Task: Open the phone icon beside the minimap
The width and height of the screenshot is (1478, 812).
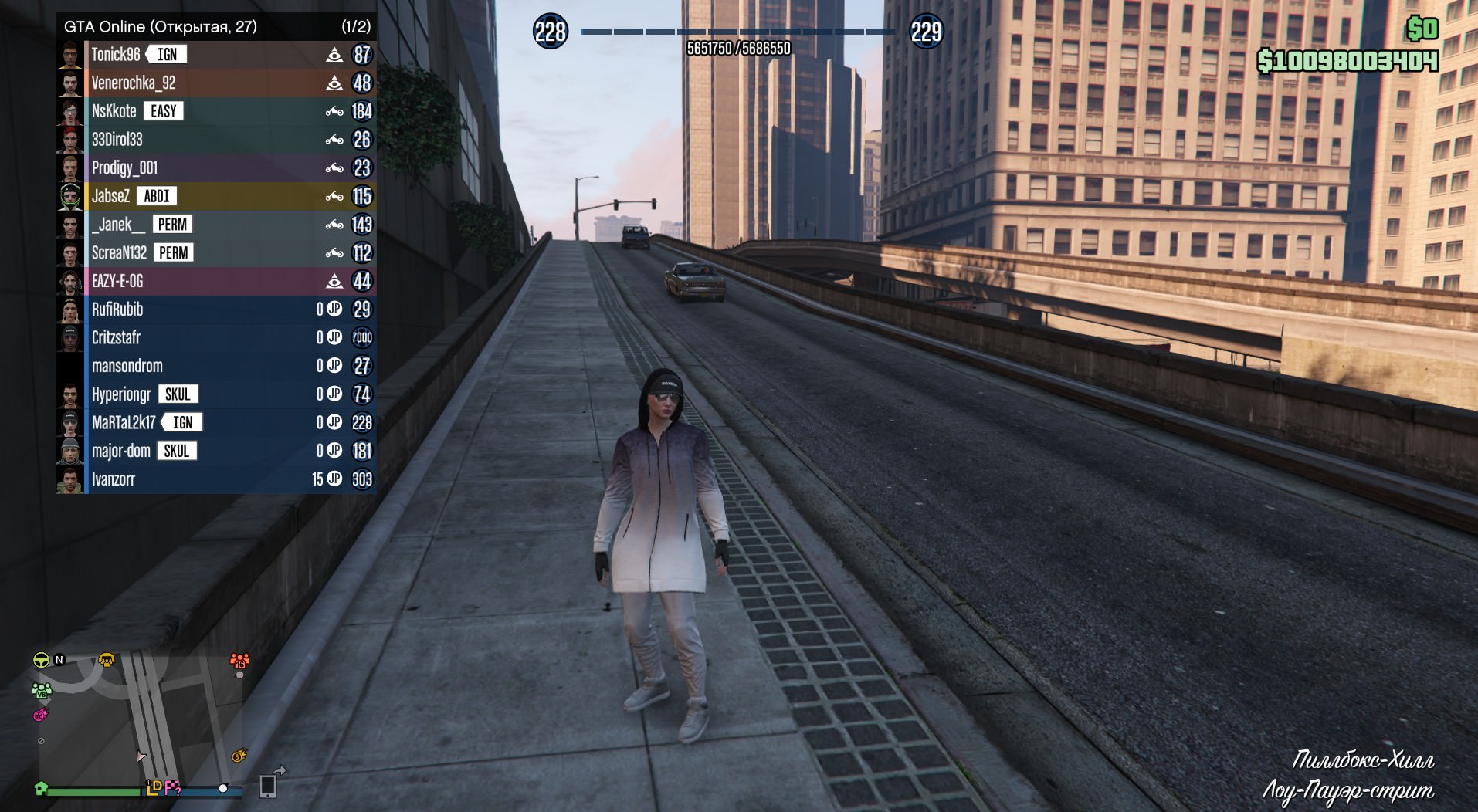Action: pyautogui.click(x=268, y=786)
